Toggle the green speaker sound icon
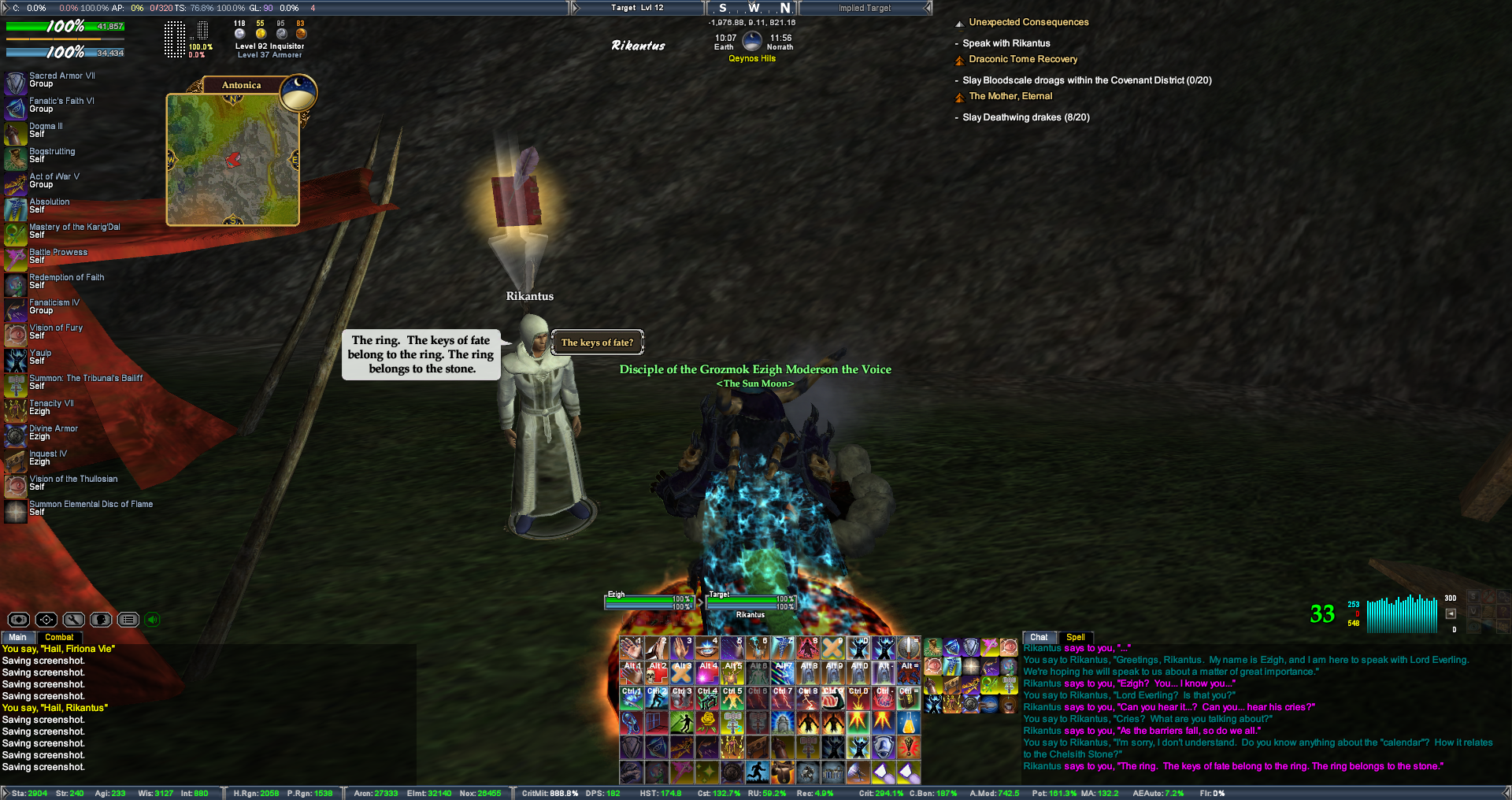Image resolution: width=1512 pixels, height=800 pixels. point(153,620)
